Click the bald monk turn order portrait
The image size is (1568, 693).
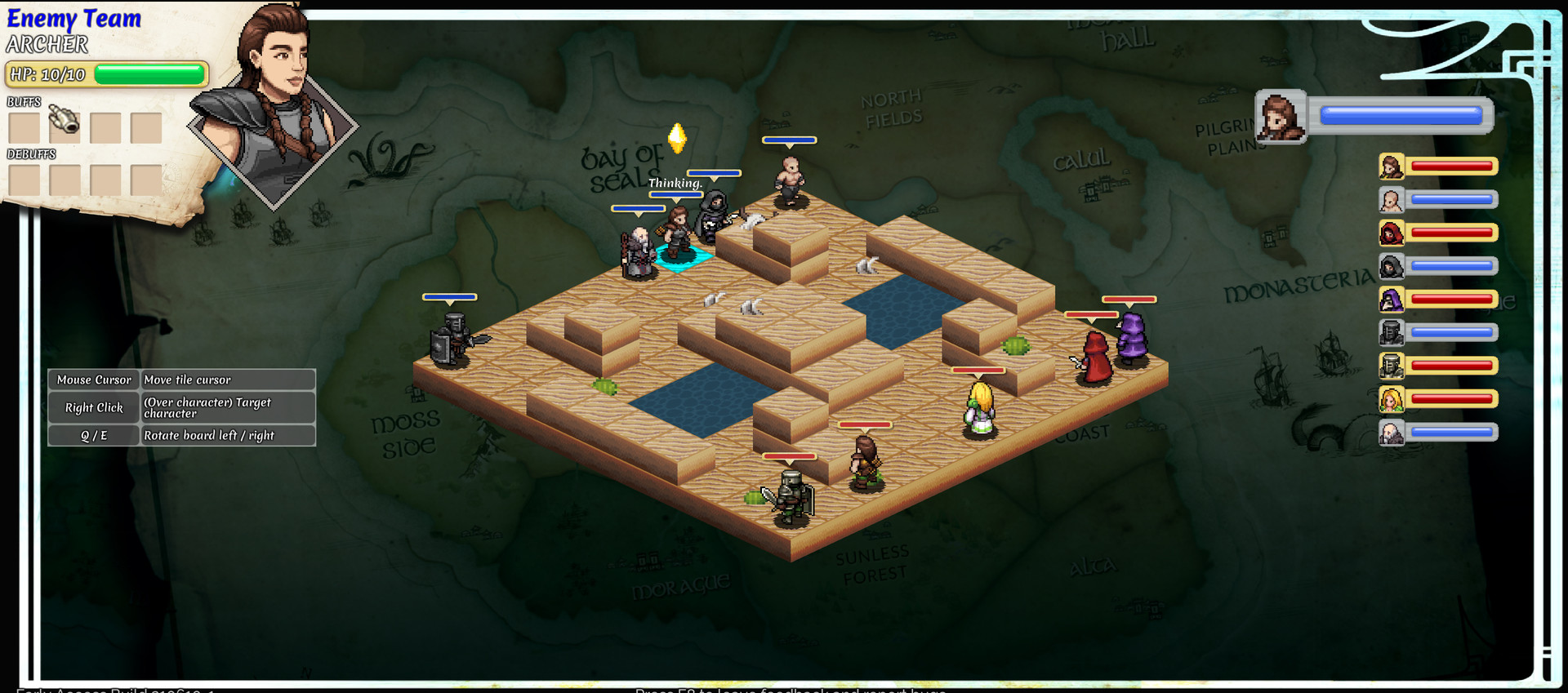pos(1392,200)
